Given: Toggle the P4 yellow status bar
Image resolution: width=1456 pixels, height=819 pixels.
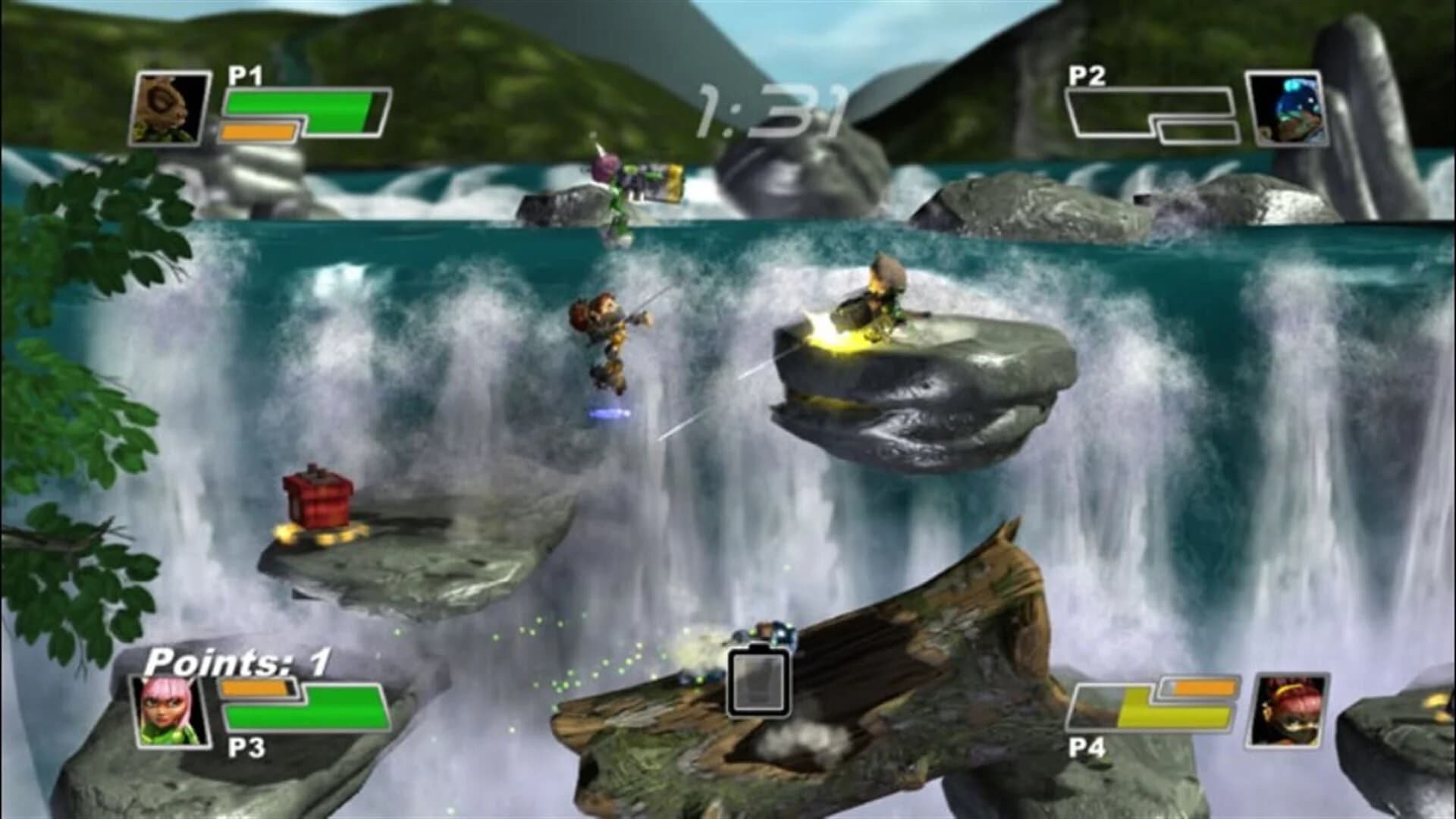Looking at the screenshot, I should click(x=1160, y=717).
